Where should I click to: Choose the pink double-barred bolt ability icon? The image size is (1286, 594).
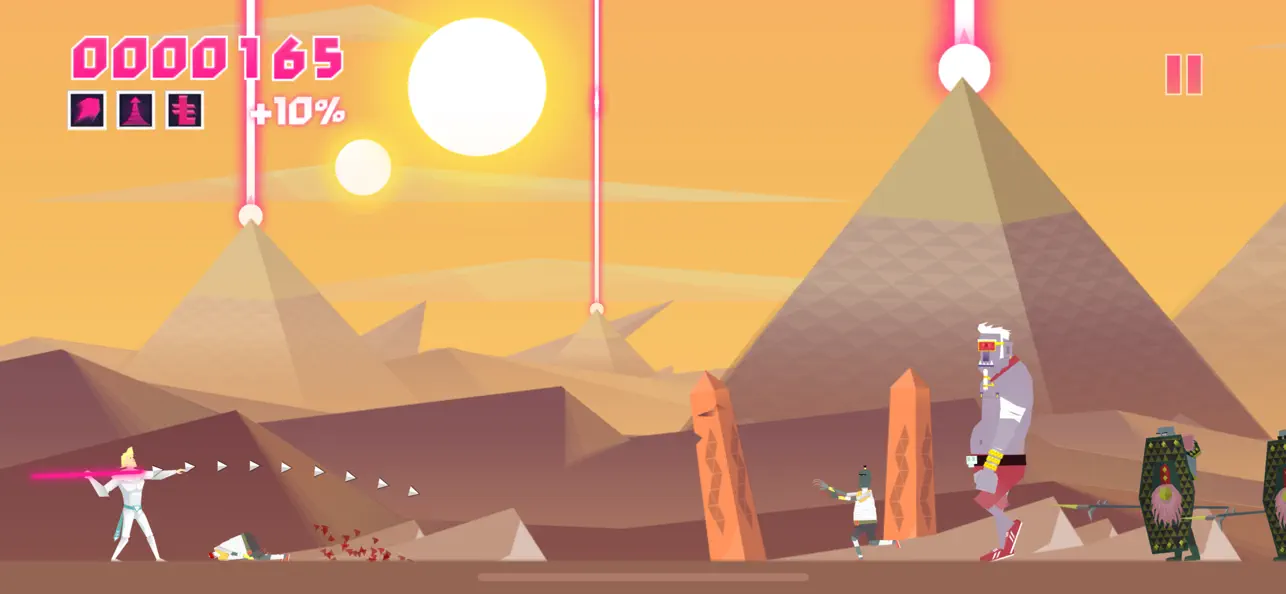tap(184, 110)
